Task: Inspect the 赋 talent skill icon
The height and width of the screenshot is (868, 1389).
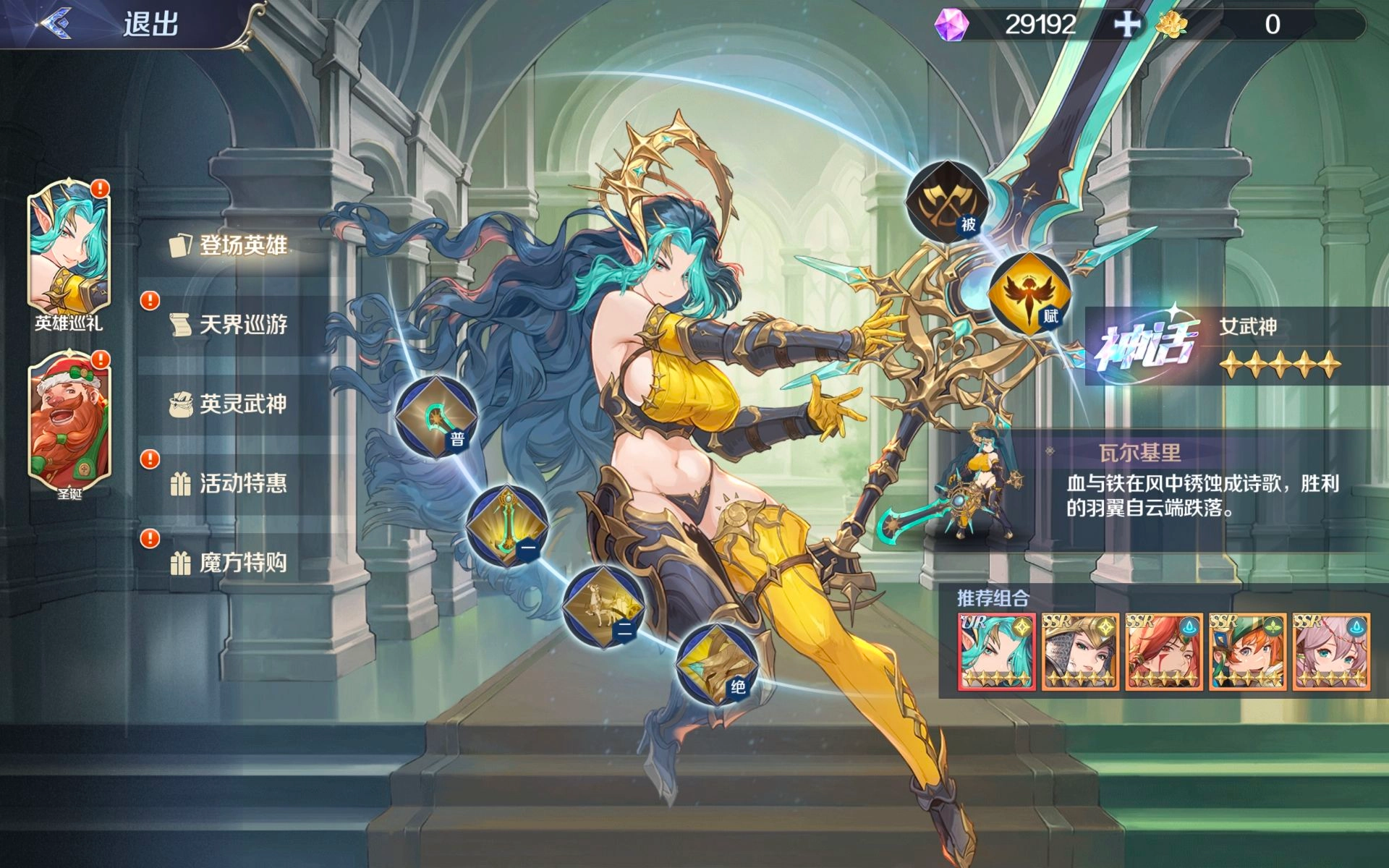Action: [1029, 292]
